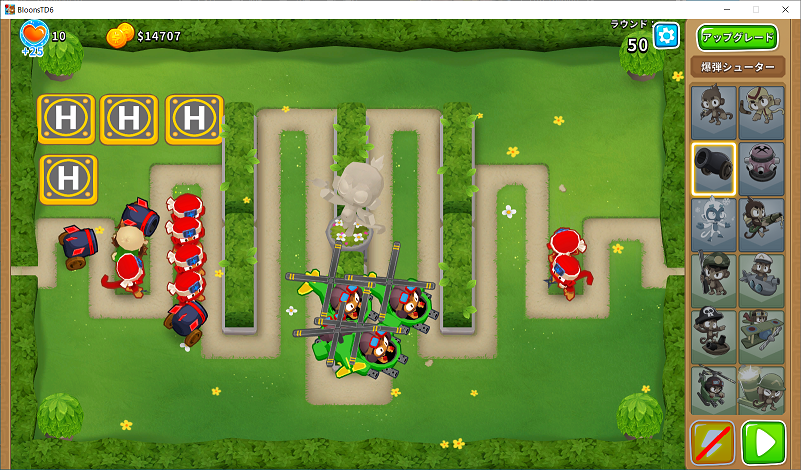Choose the Boomerang Monkey tower
The width and height of the screenshot is (801, 470).
click(x=761, y=112)
